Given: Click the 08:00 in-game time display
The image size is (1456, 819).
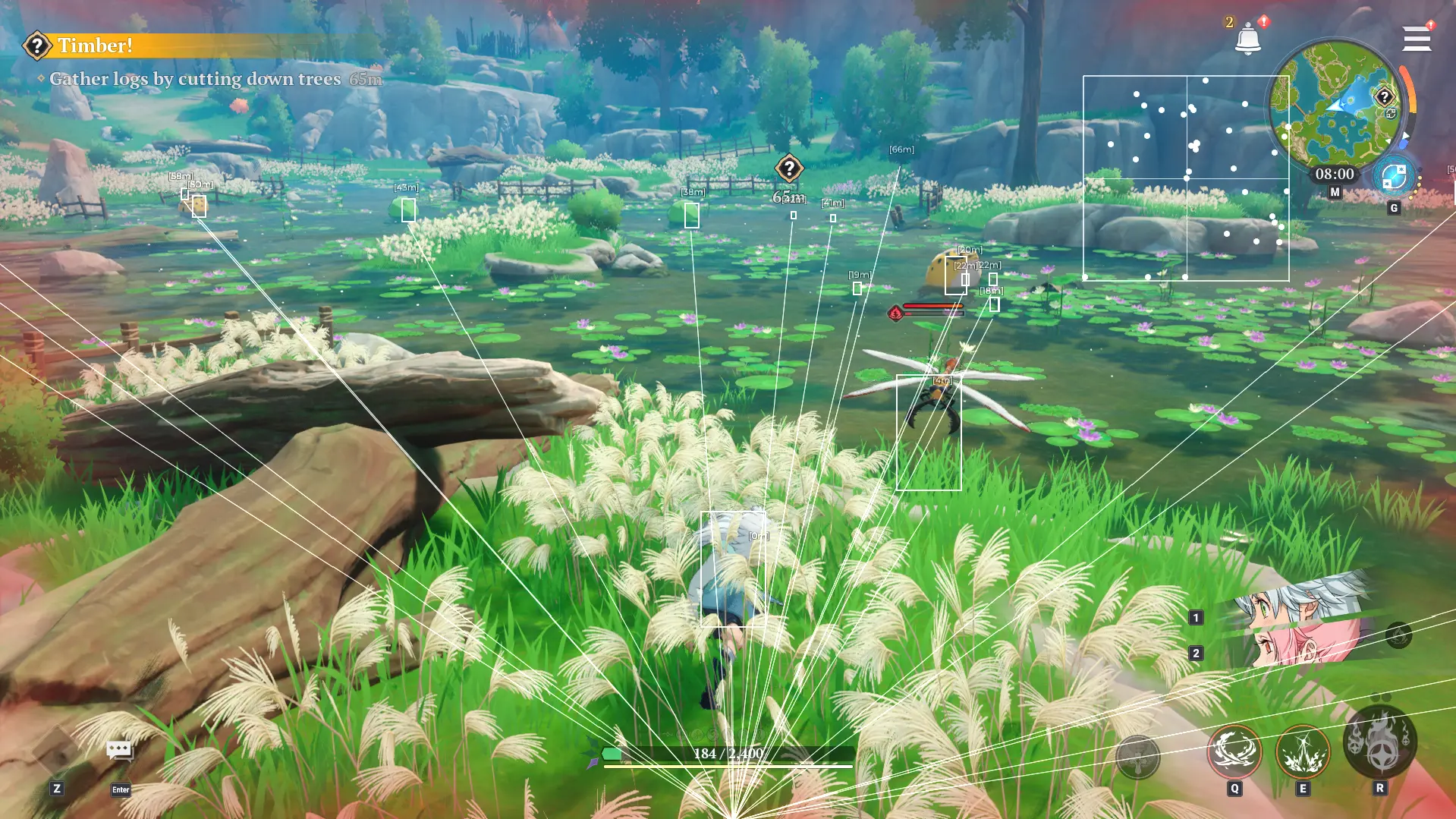Looking at the screenshot, I should [1335, 173].
